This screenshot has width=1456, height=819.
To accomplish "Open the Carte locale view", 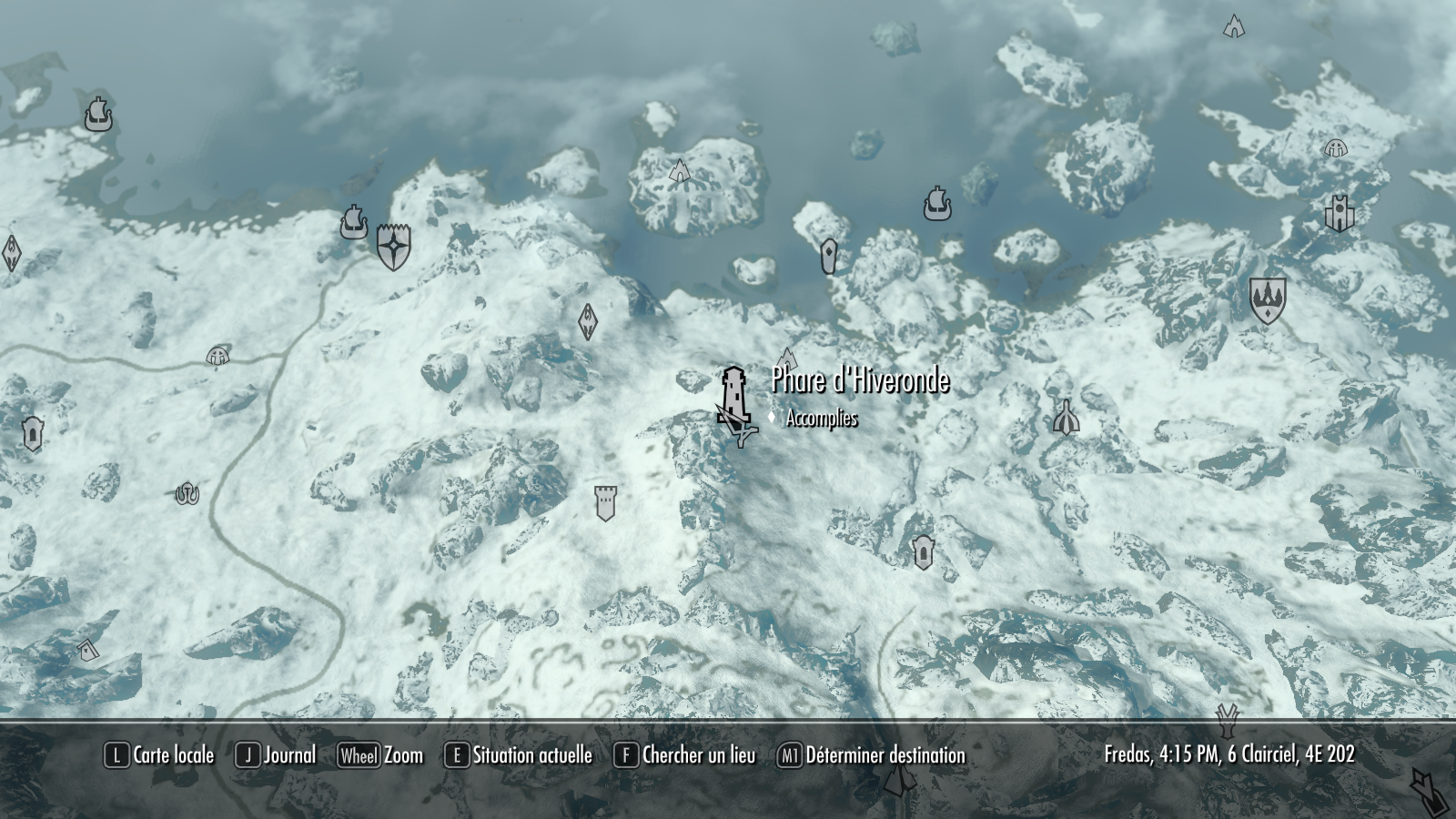I will [x=160, y=755].
